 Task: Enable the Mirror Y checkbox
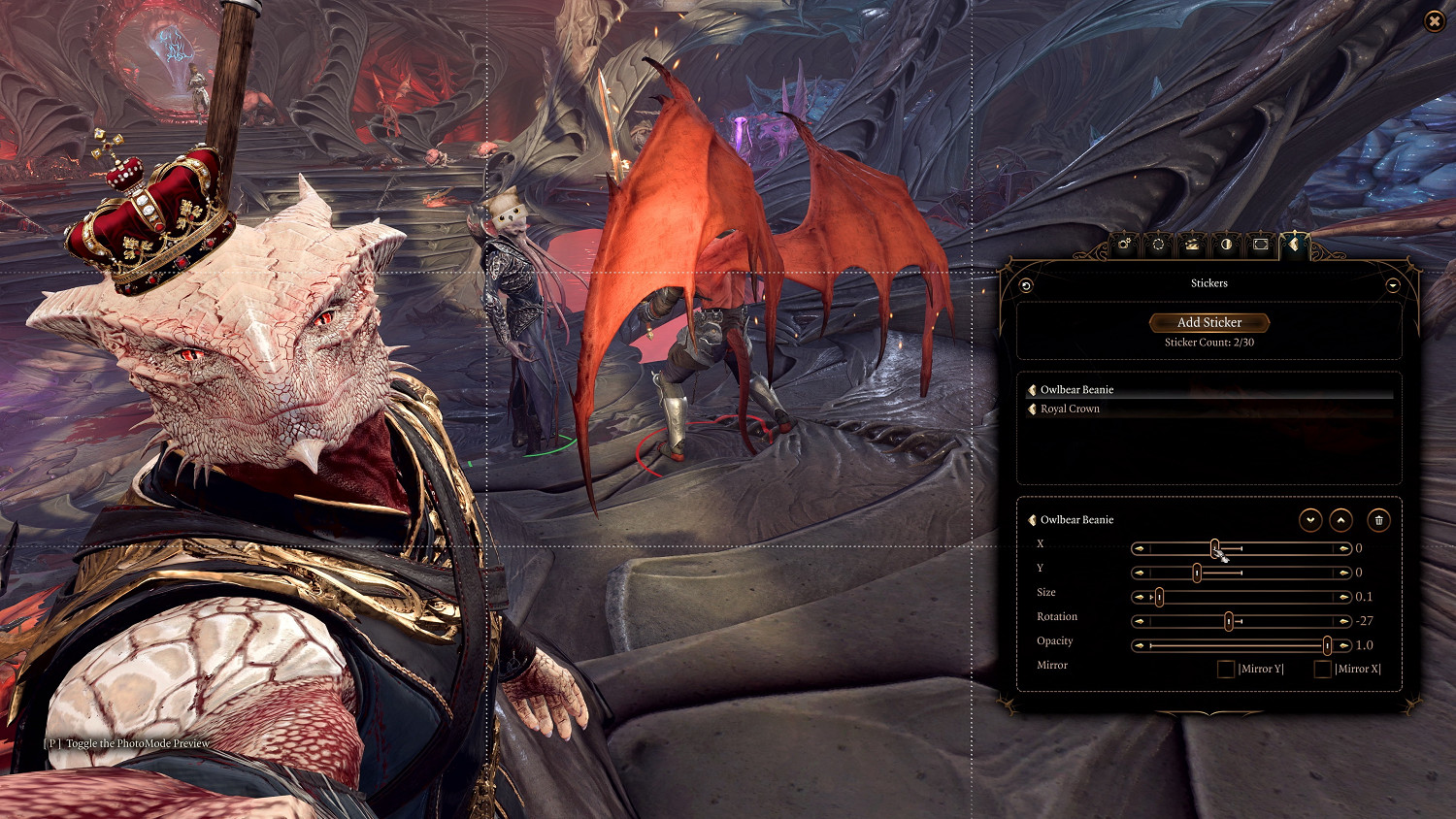coord(1226,669)
